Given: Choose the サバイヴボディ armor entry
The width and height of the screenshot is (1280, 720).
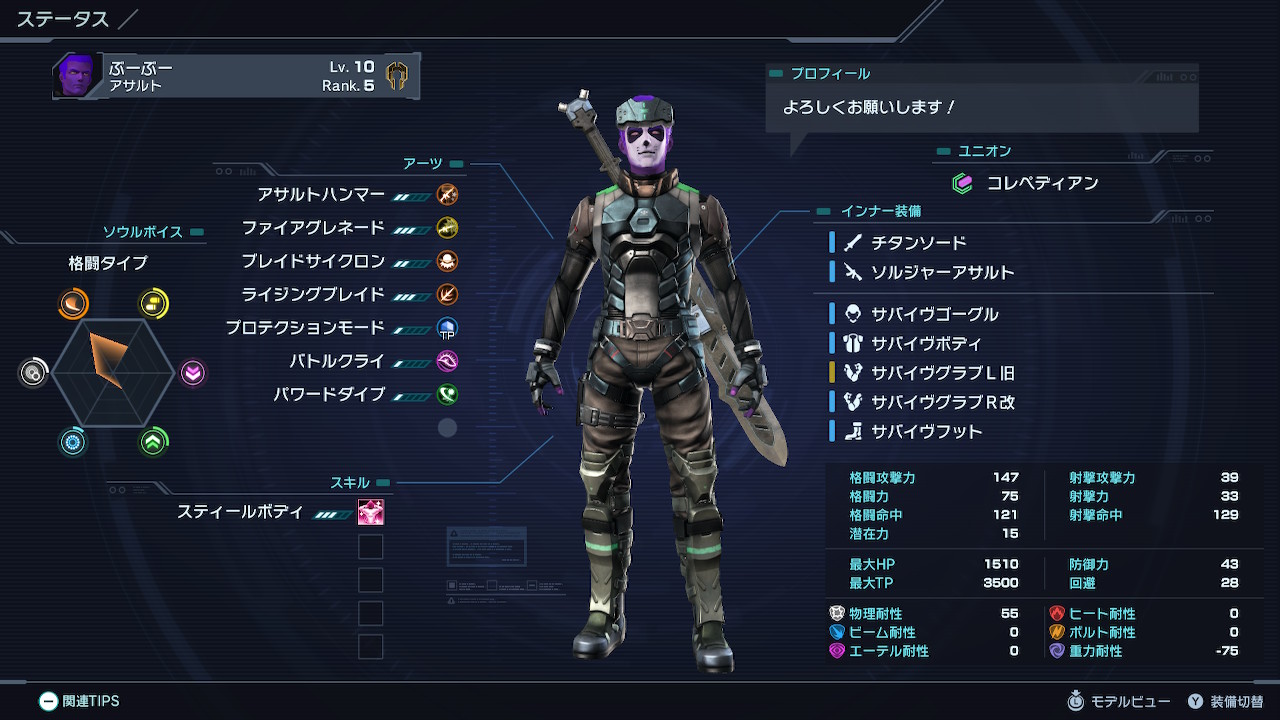Looking at the screenshot, I should [926, 343].
